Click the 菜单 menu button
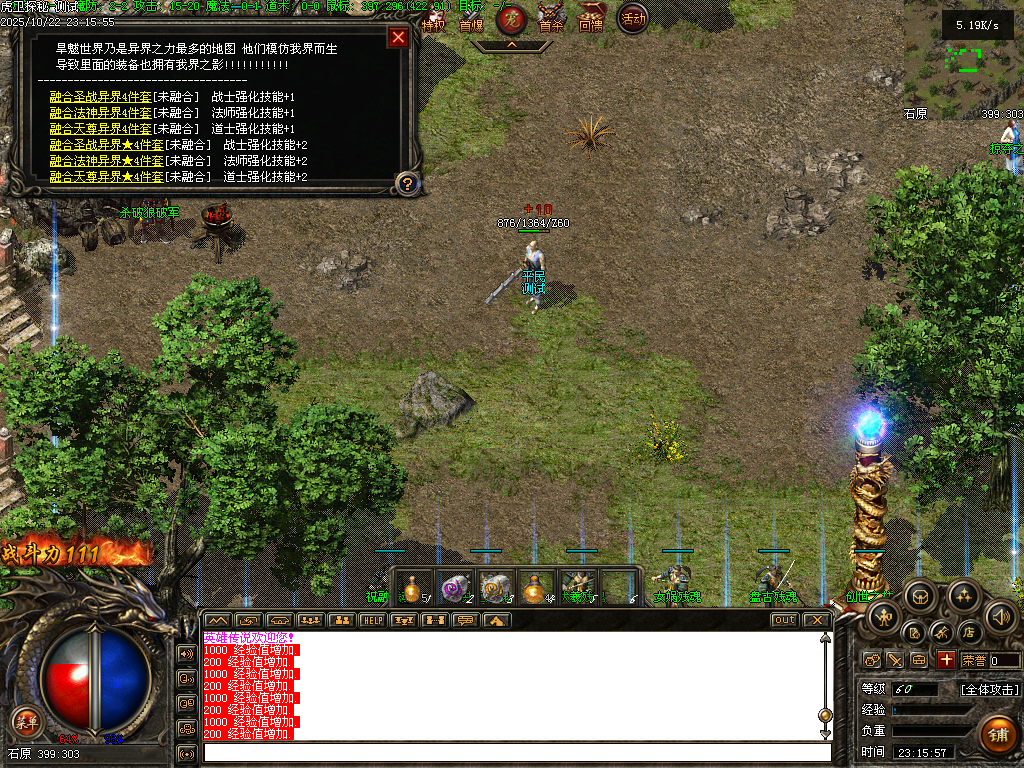 coord(27,721)
